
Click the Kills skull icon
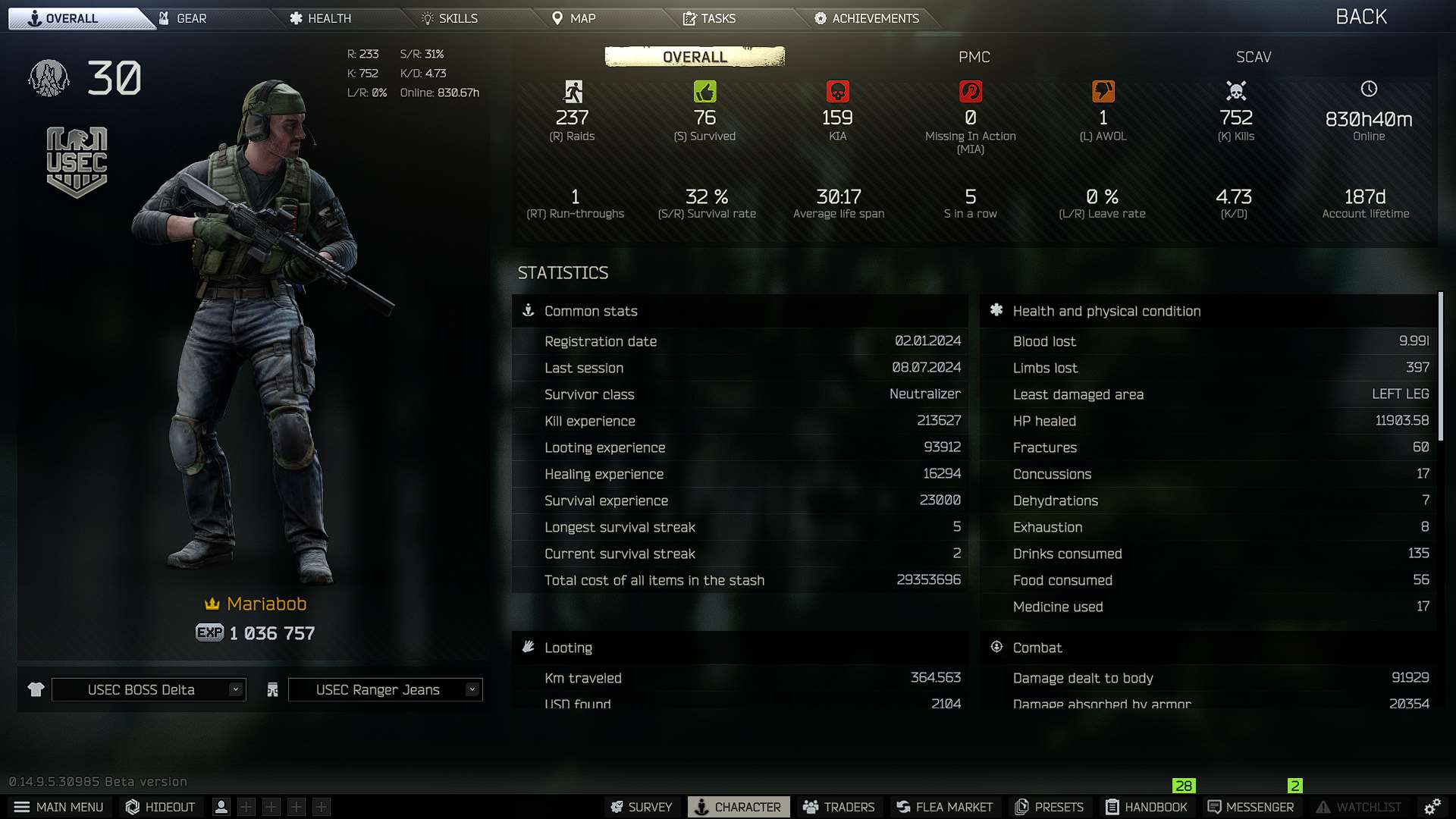[1236, 91]
